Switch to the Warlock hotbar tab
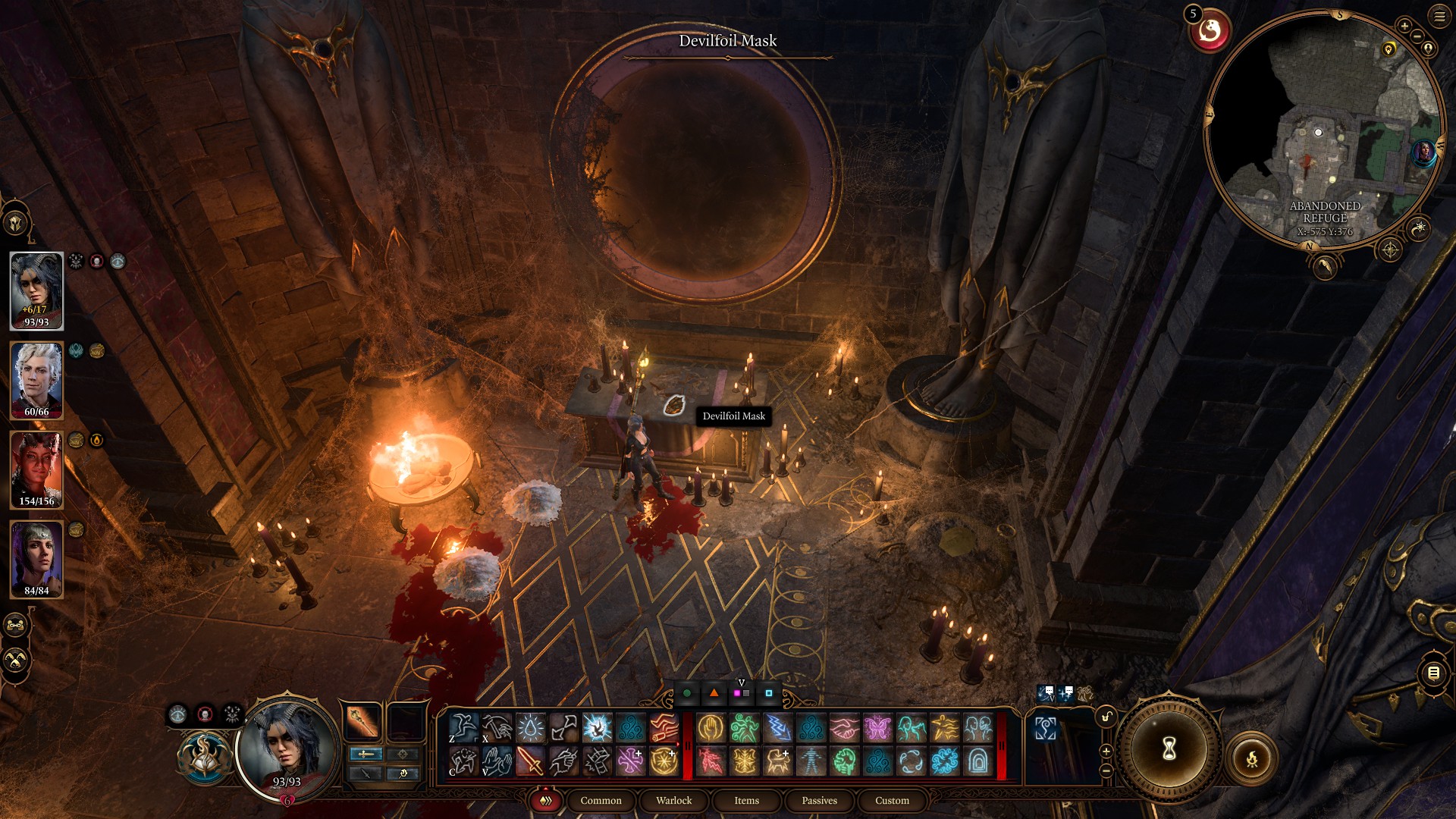Viewport: 1456px width, 819px height. [x=674, y=800]
